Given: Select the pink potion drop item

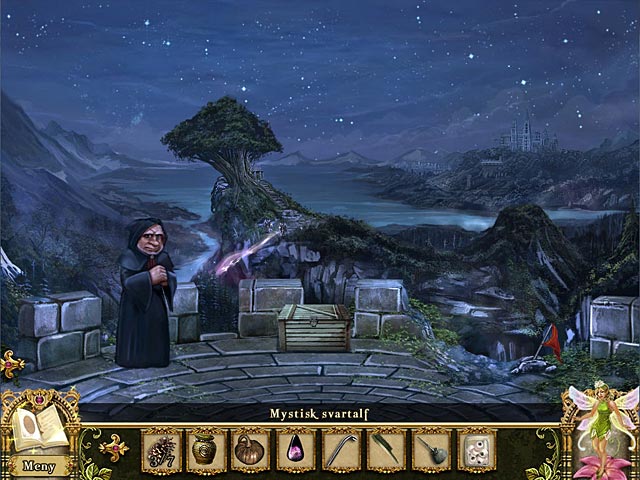Looking at the screenshot, I should pos(296,449).
